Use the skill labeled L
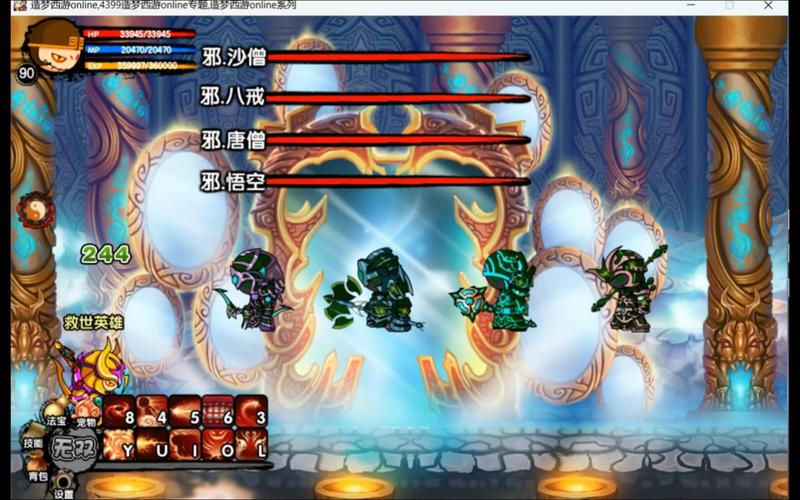 click(252, 444)
